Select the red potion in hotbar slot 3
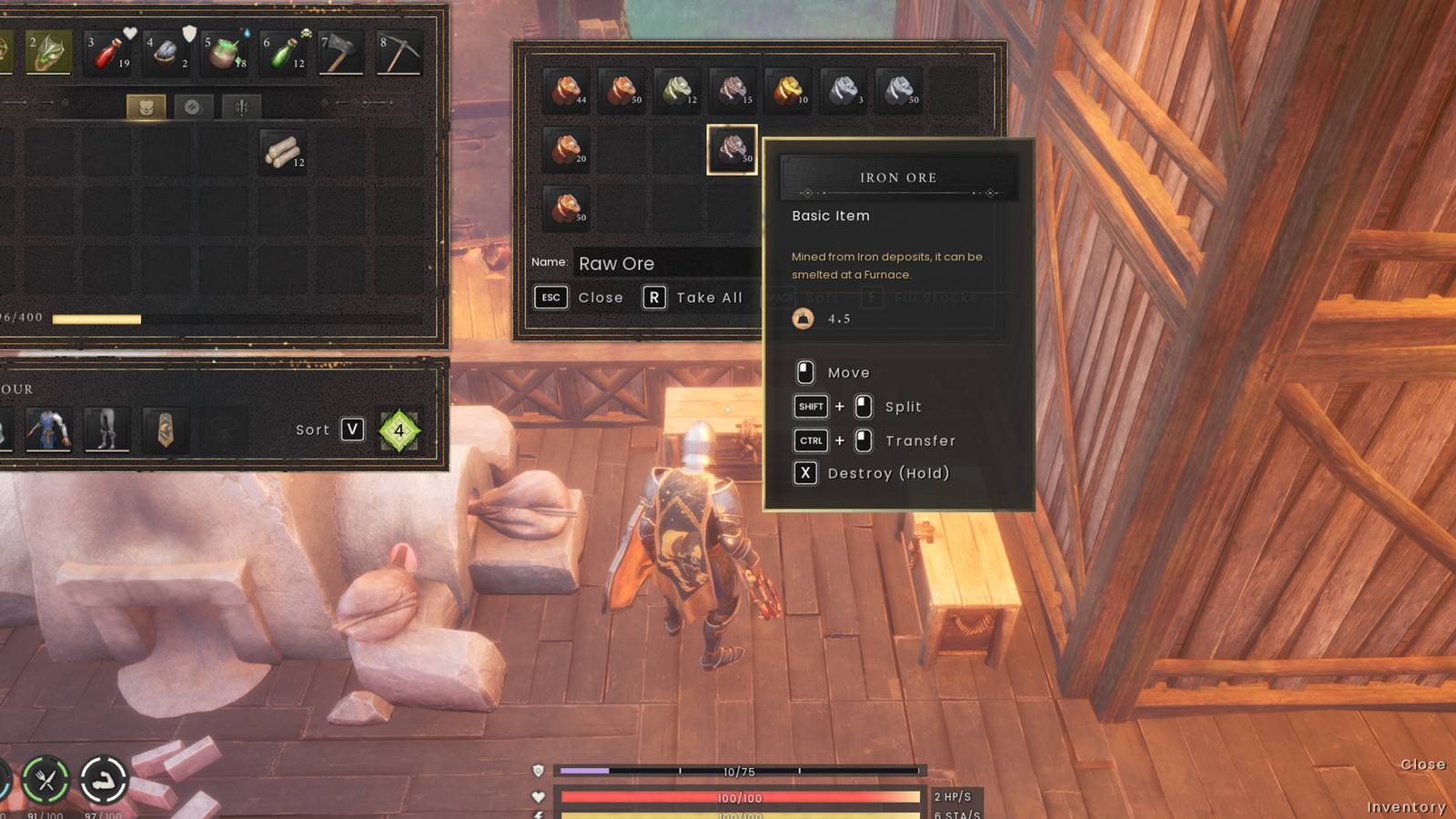1456x819 pixels. [x=107, y=52]
